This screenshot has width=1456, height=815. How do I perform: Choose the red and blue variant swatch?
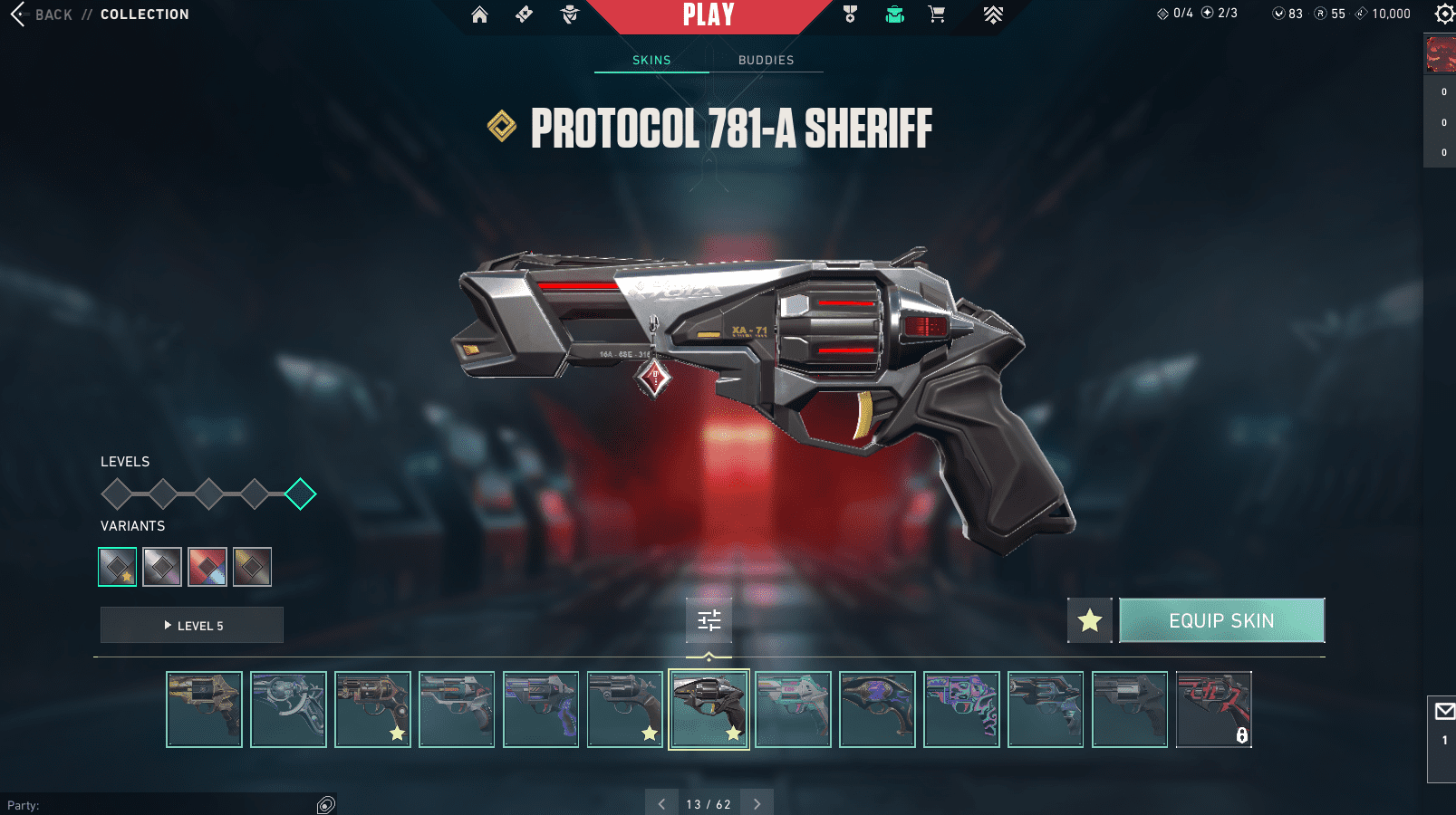pos(207,567)
